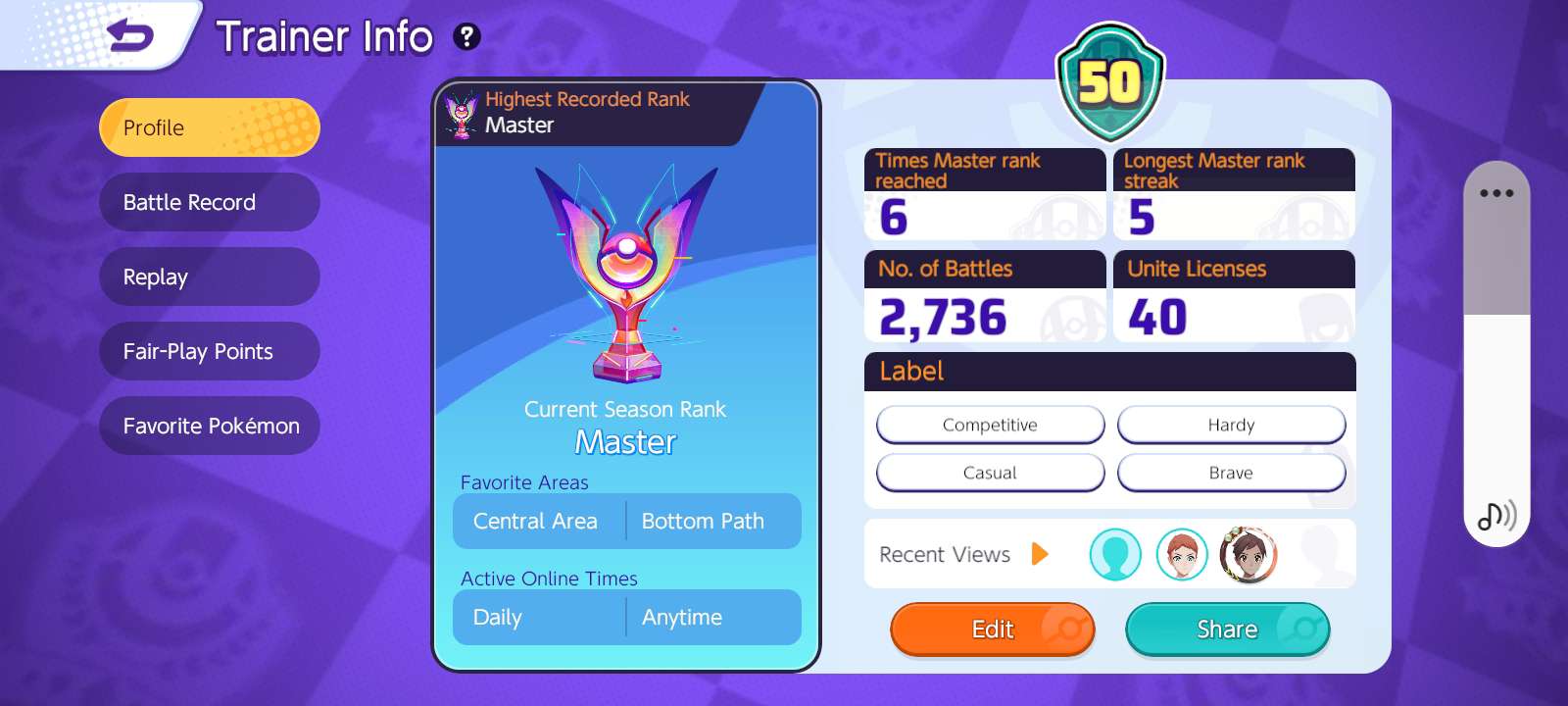Screen dimensions: 1568x706
Task: Click the Hardy label
Action: point(1231,425)
